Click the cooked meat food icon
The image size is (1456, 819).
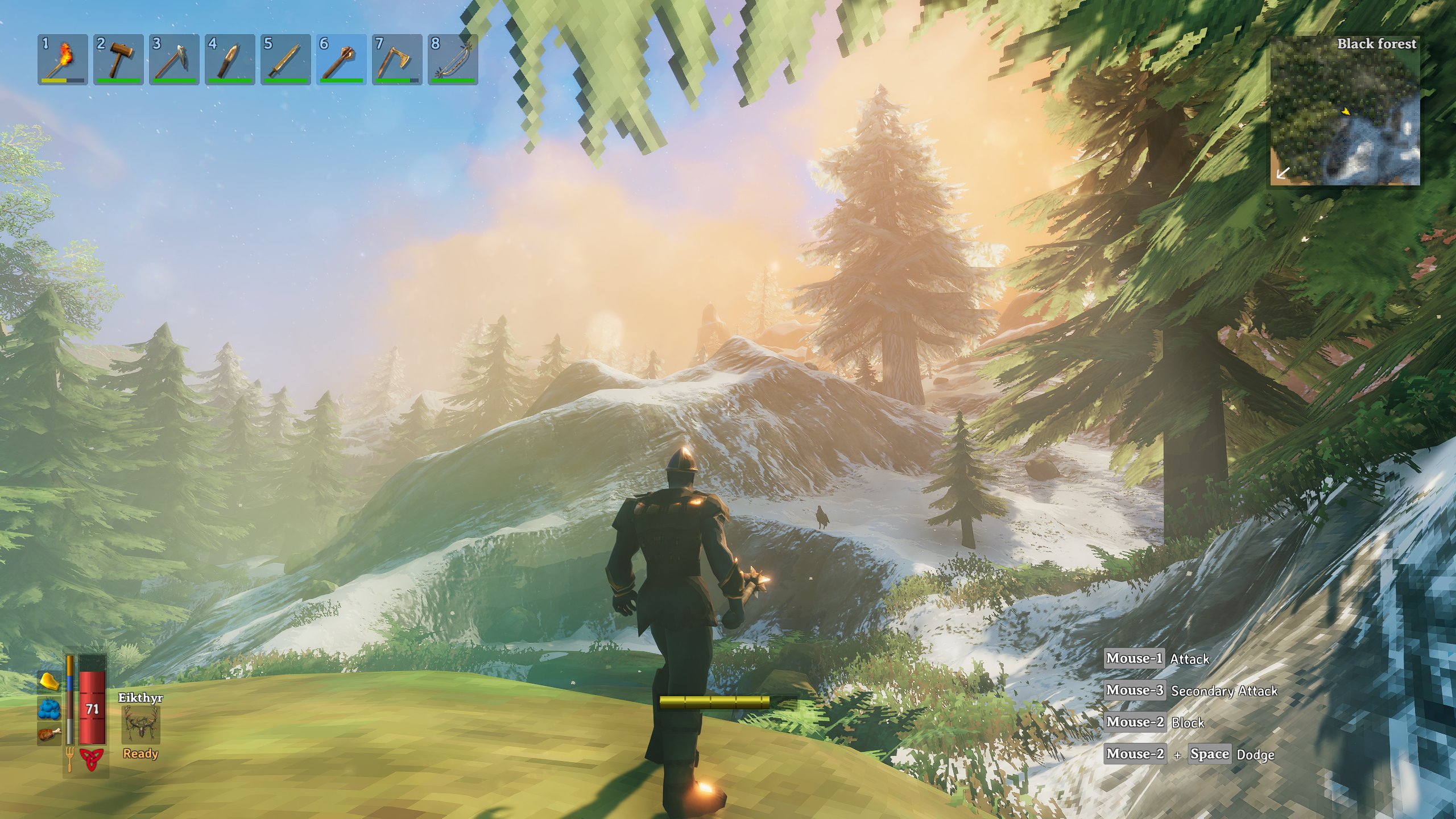[x=49, y=734]
